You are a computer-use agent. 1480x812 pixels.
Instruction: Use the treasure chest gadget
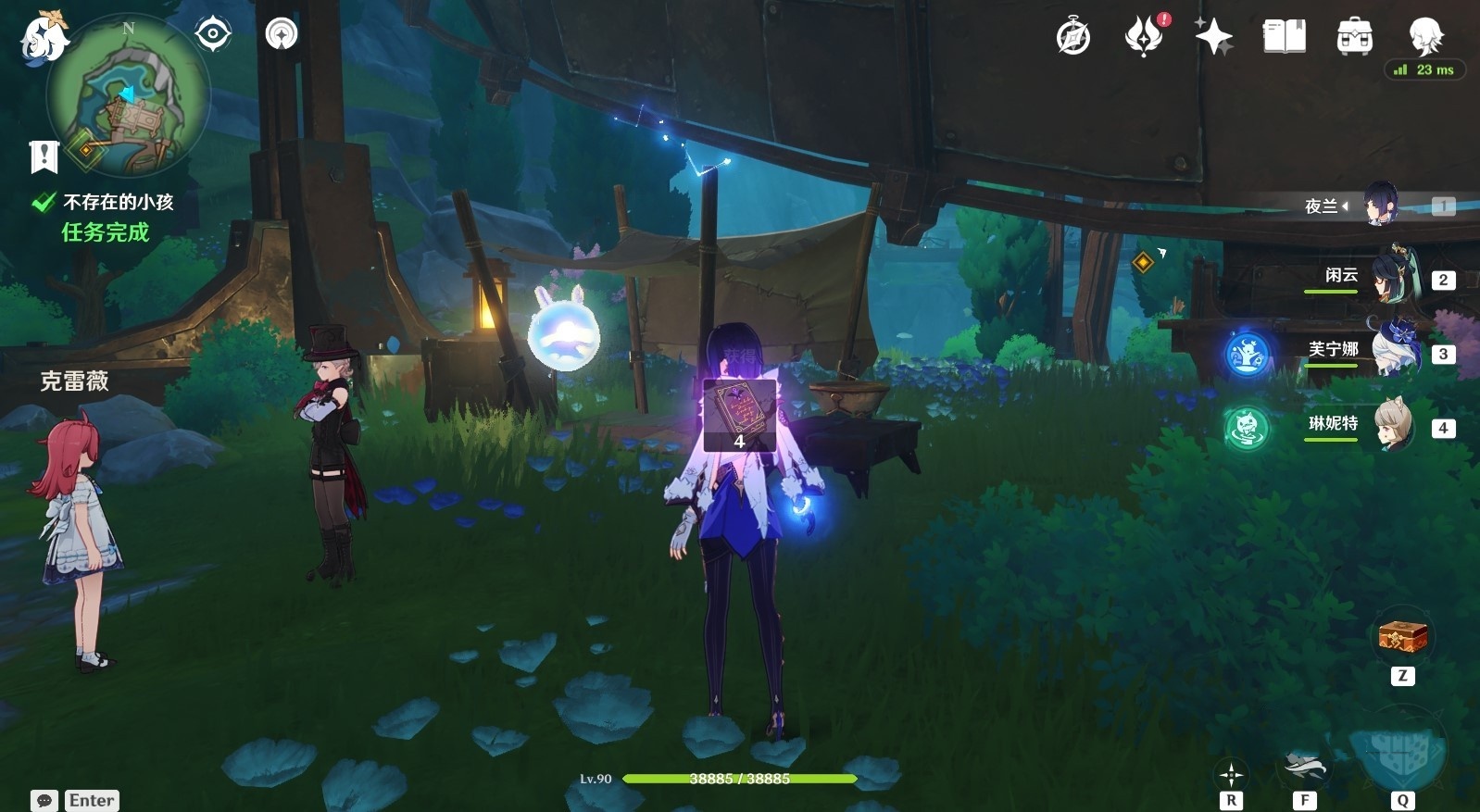(x=1402, y=638)
